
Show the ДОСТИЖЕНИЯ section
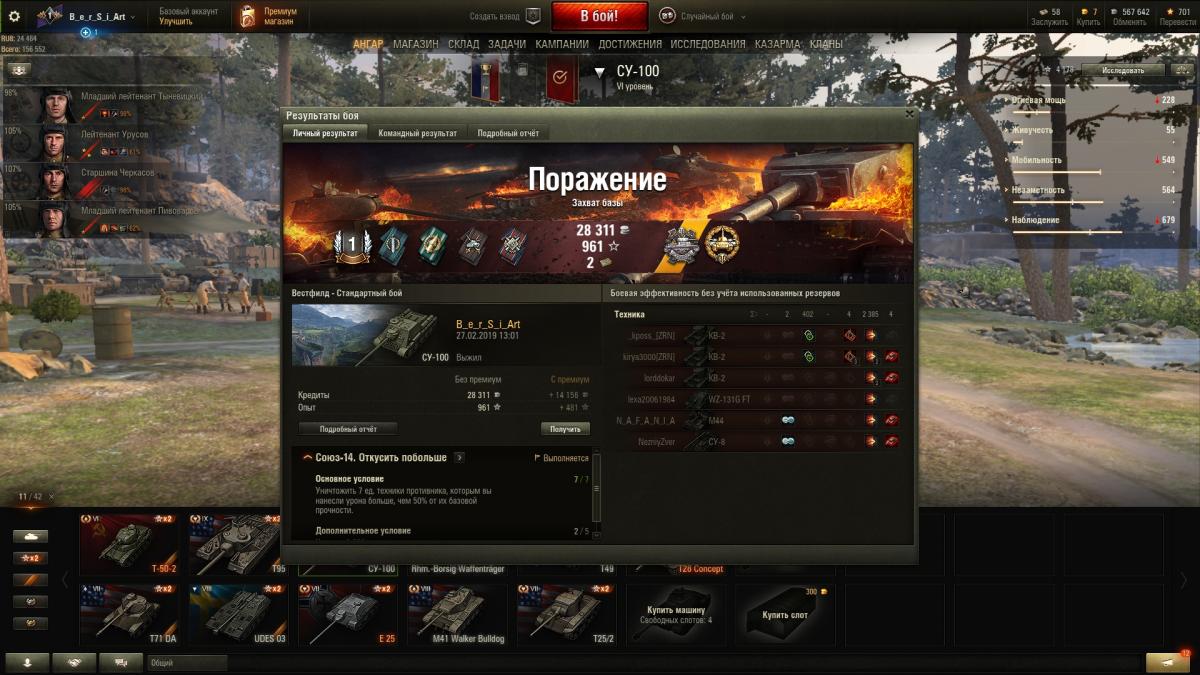(x=630, y=45)
